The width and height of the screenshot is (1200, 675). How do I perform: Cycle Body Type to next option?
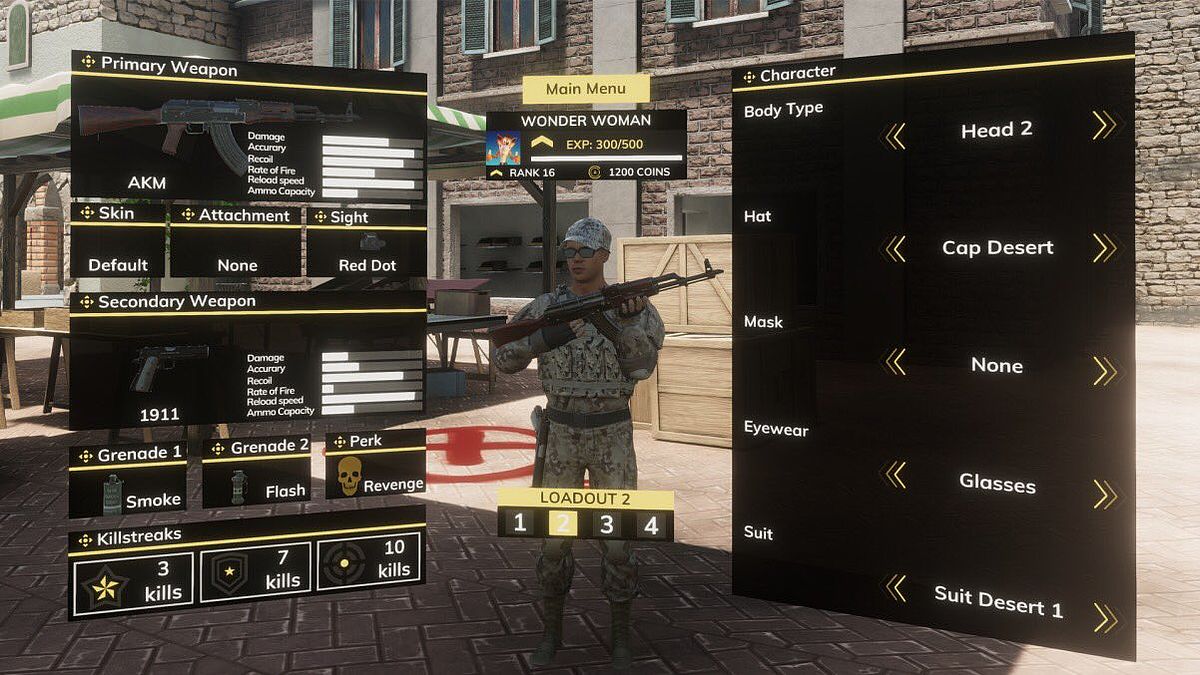(1104, 125)
